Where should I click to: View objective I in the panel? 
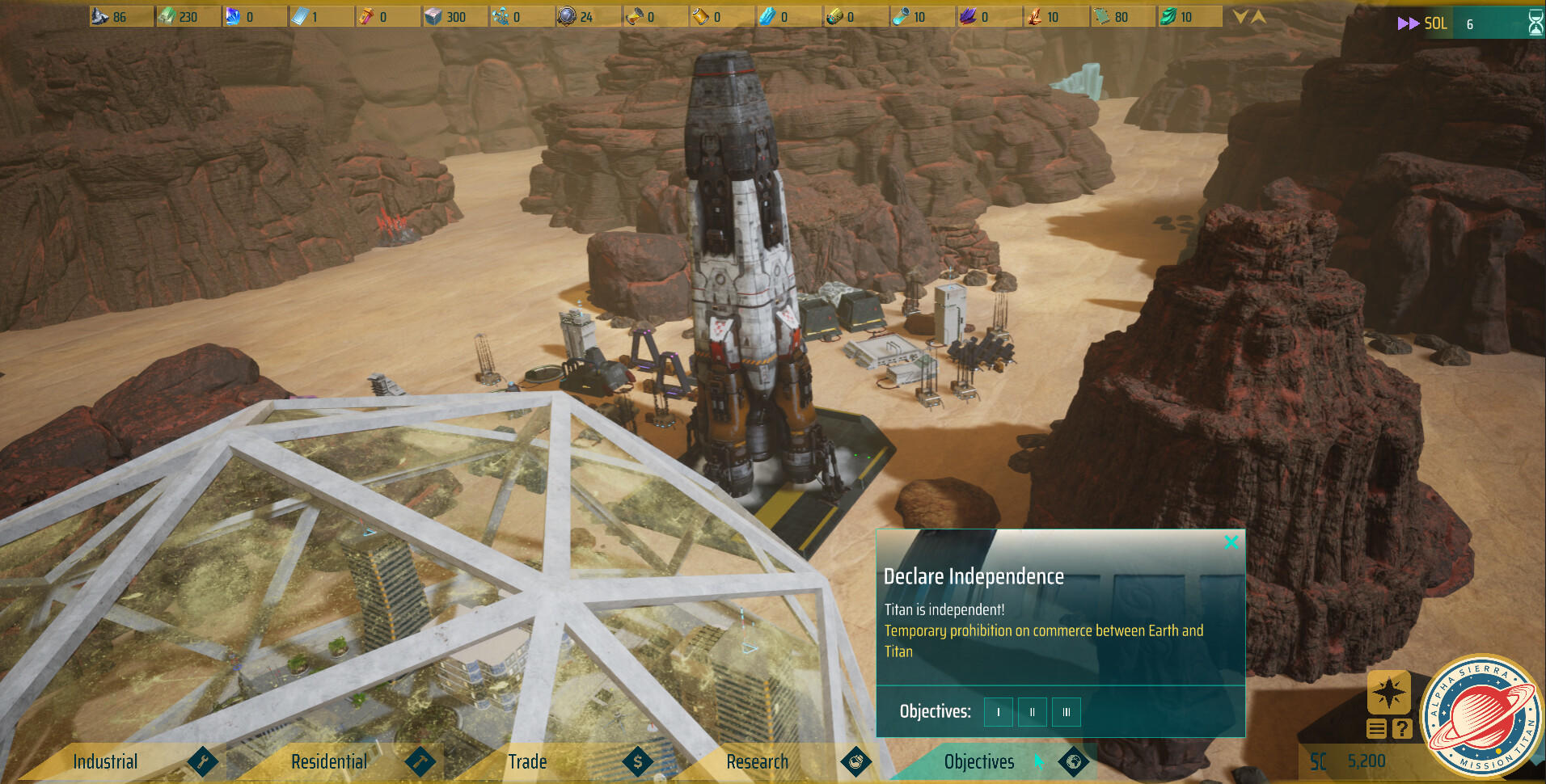(999, 712)
